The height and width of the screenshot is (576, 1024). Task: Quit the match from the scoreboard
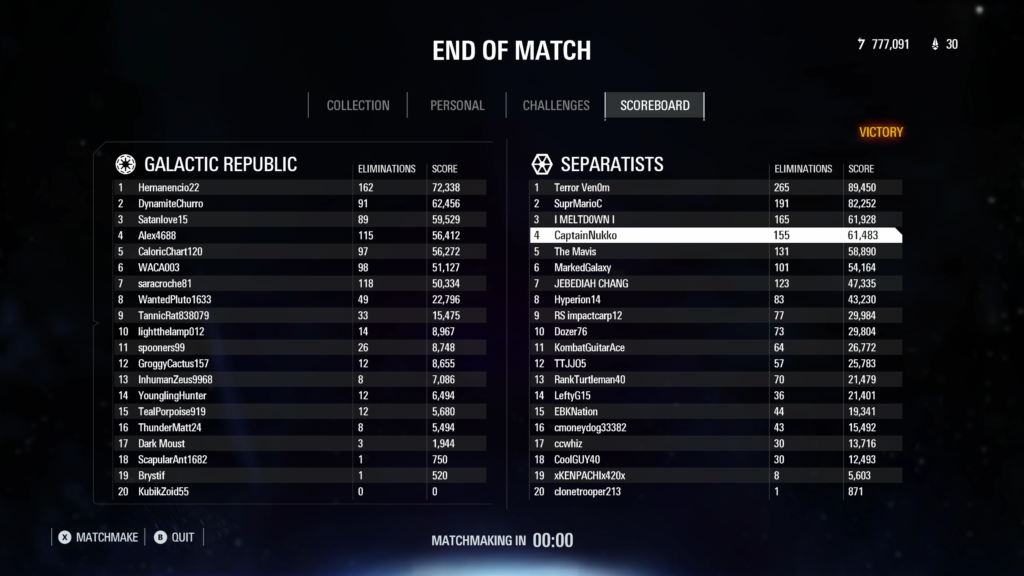(x=175, y=537)
